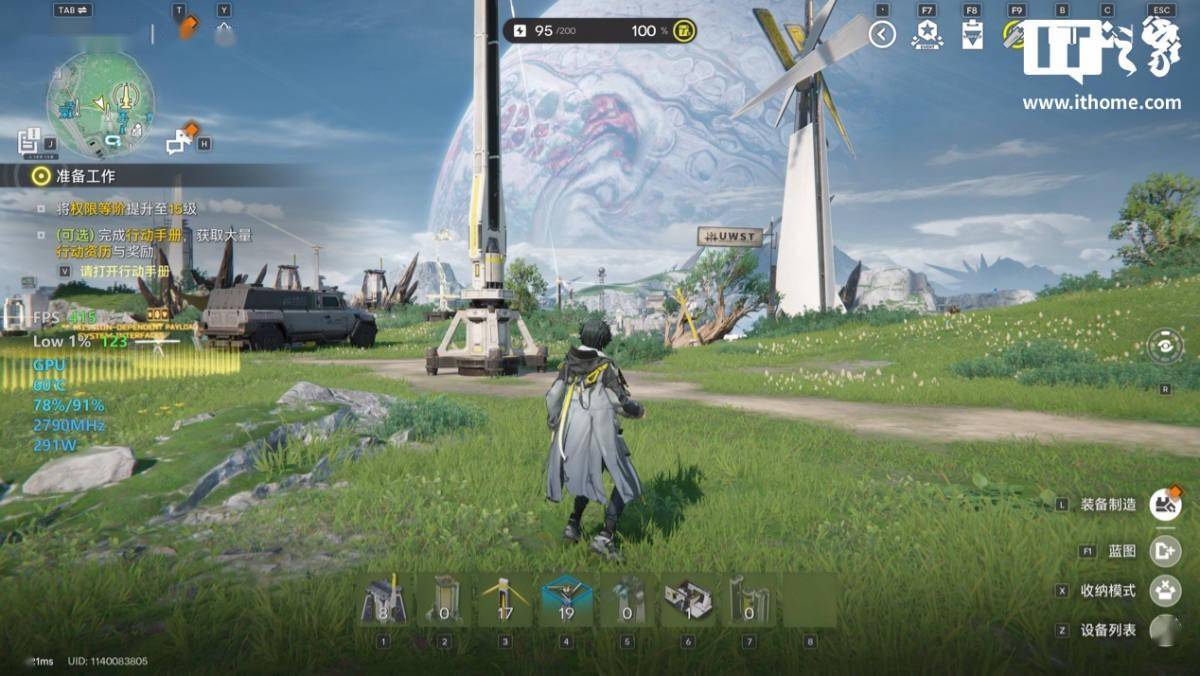This screenshot has width=1200, height=676.
Task: Open the star badge event icon
Action: (x=927, y=35)
